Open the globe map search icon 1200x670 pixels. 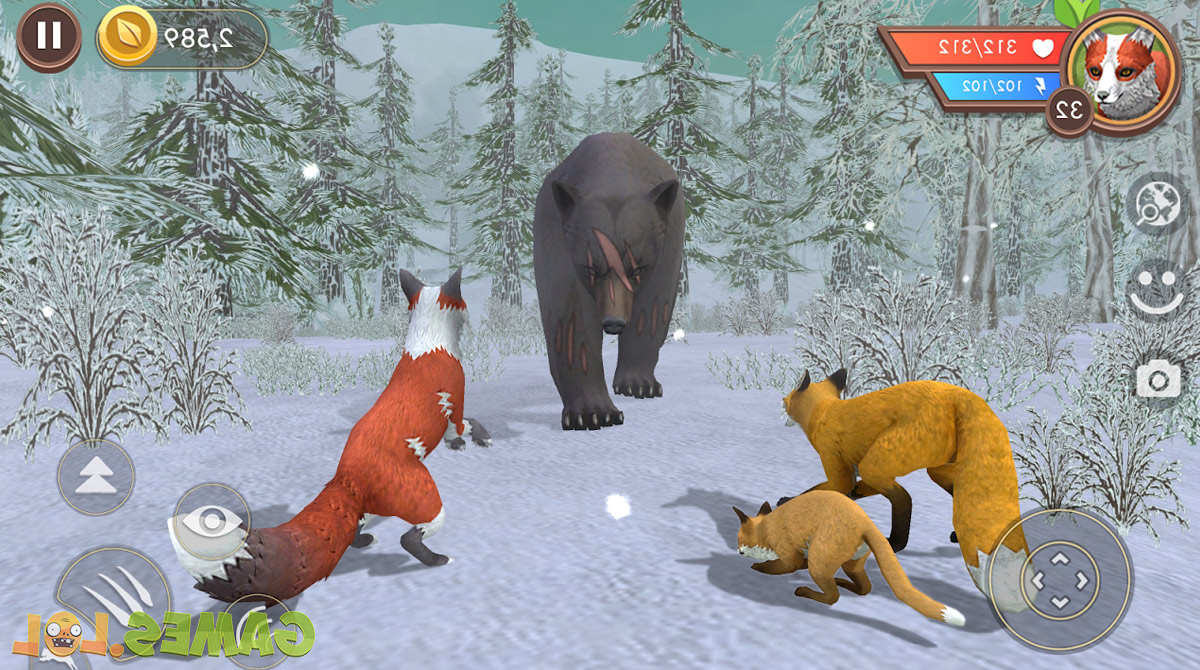click(1157, 204)
